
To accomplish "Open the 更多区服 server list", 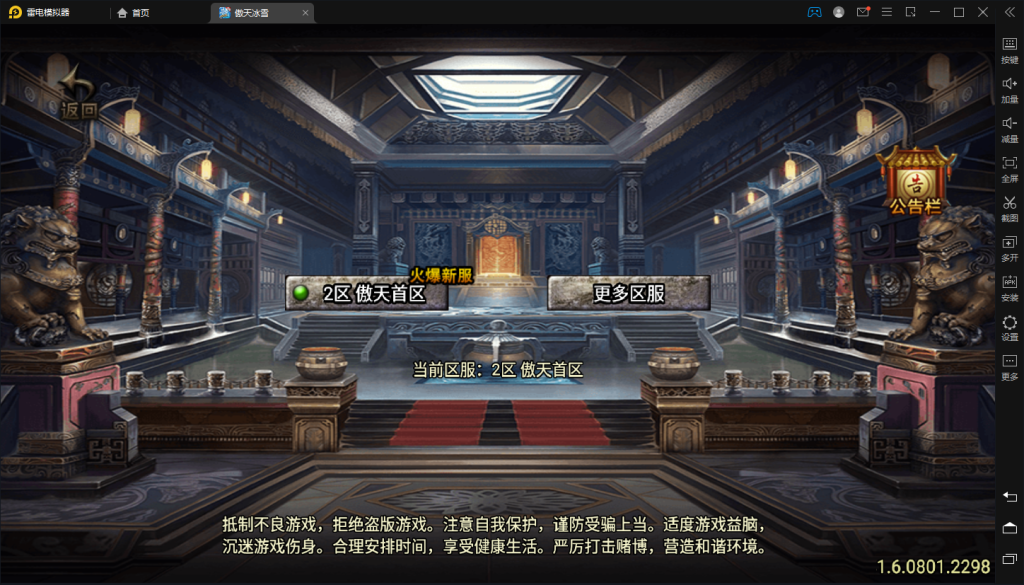I will pyautogui.click(x=629, y=293).
